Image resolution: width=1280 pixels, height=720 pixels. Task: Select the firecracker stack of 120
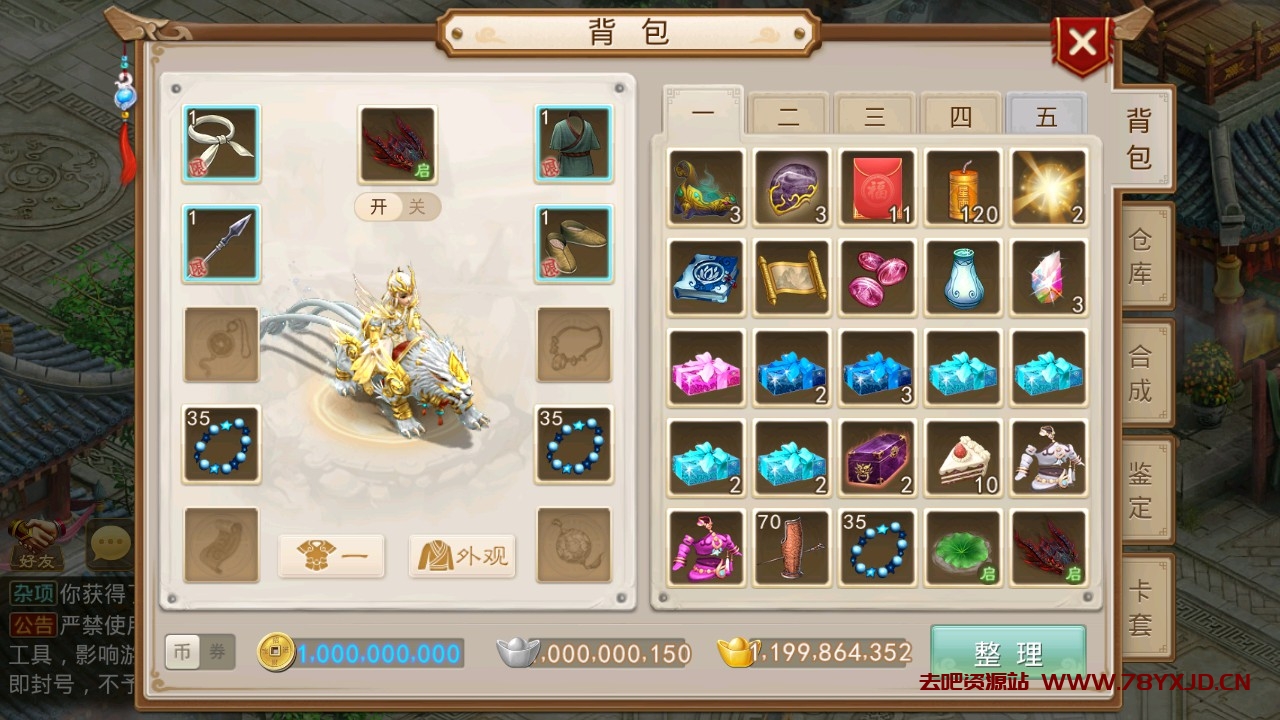point(963,188)
